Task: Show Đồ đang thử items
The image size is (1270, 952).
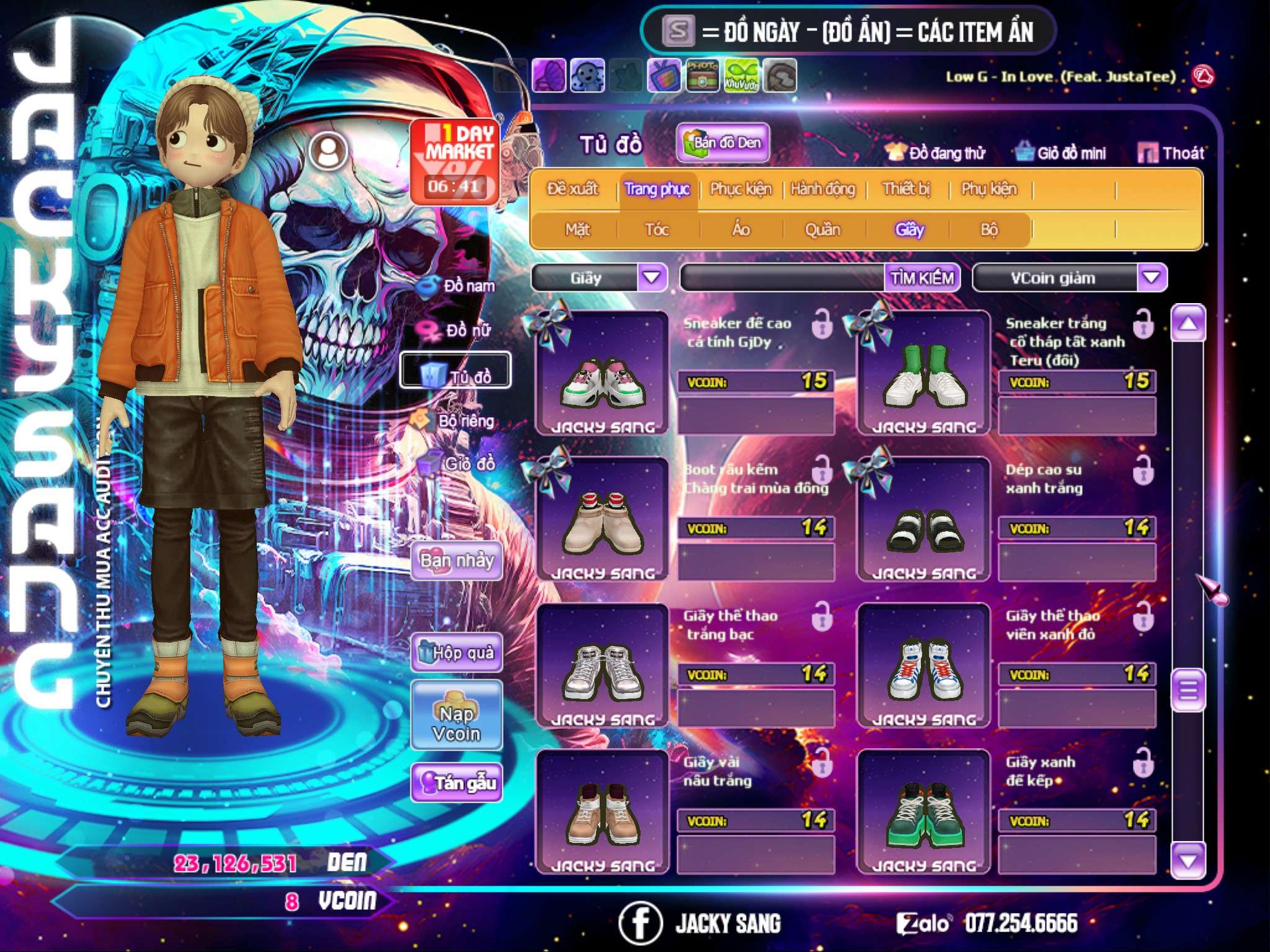Action: [936, 153]
